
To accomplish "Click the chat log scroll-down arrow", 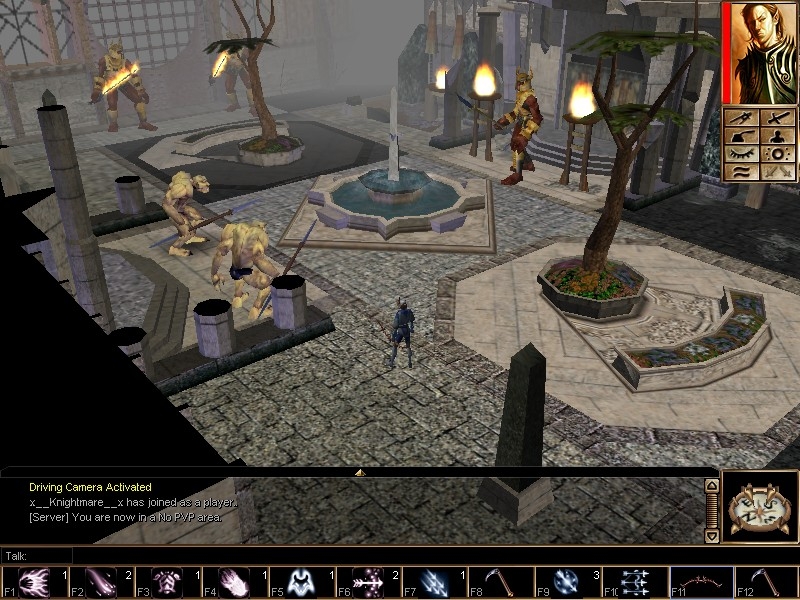I will [x=711, y=536].
